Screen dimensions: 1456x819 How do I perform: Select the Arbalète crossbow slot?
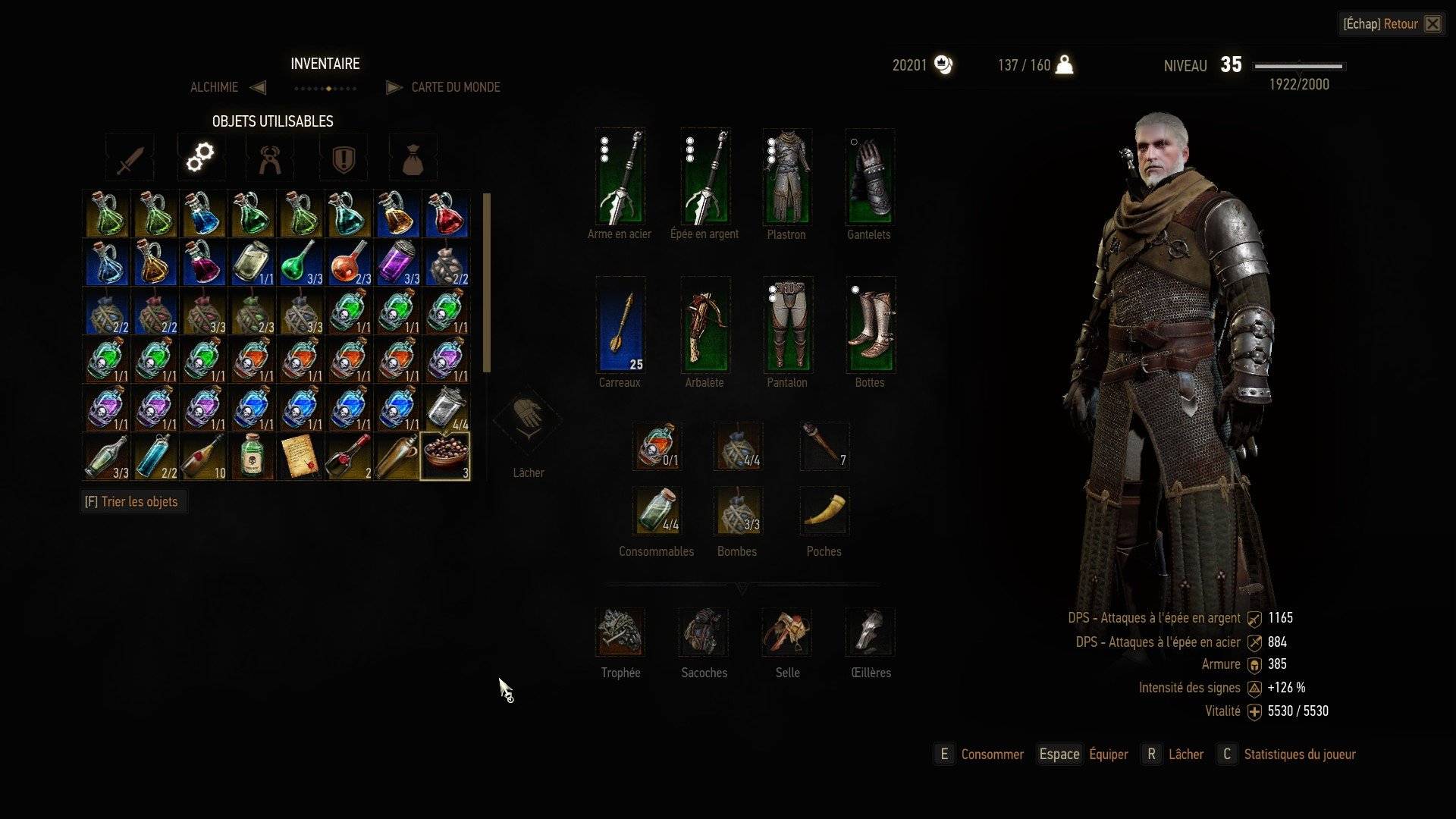point(704,325)
